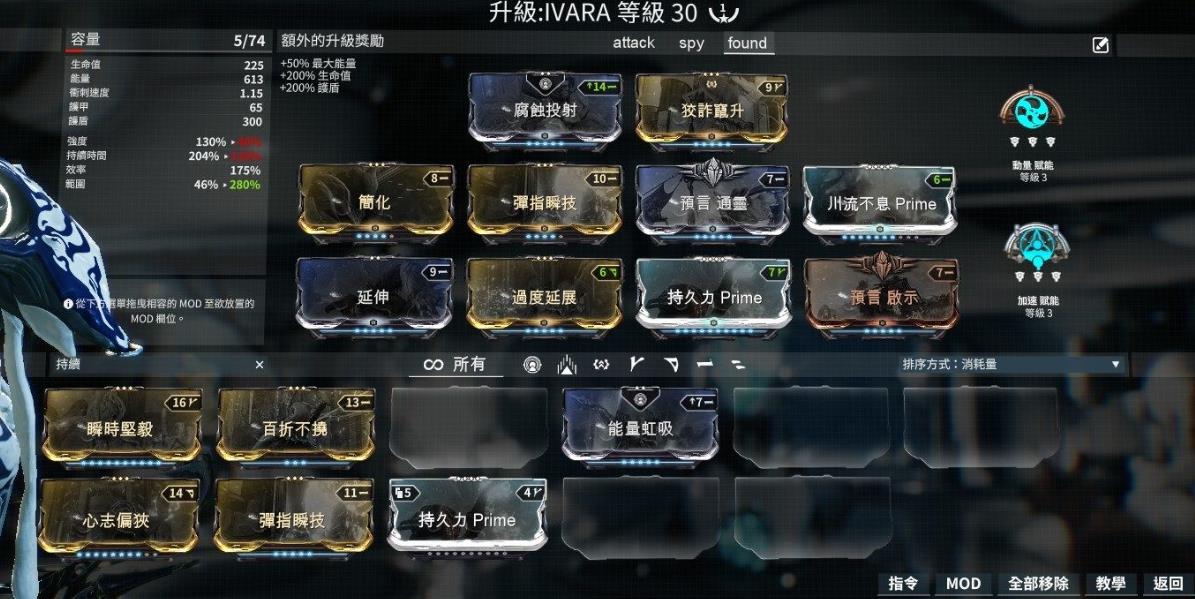The height and width of the screenshot is (599, 1195).
Task: Open the 教學 tutorial
Action: click(1110, 584)
